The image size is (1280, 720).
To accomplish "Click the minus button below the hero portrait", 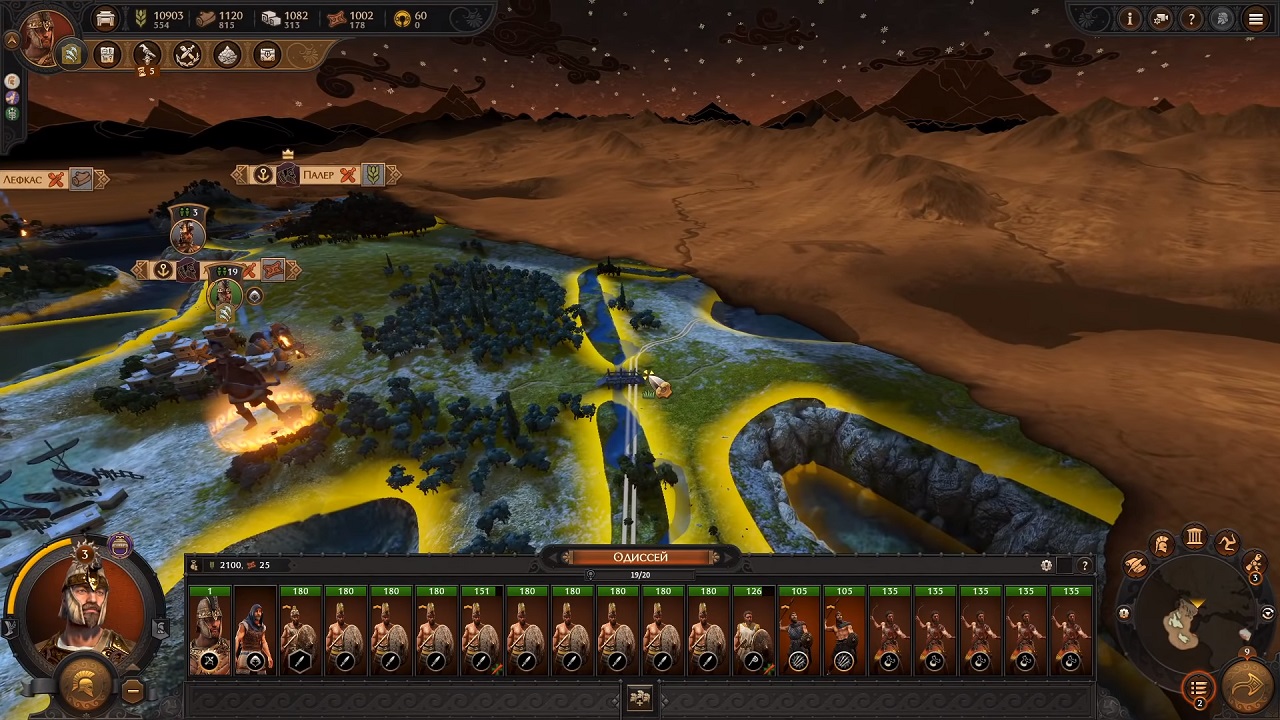I will click(x=133, y=691).
